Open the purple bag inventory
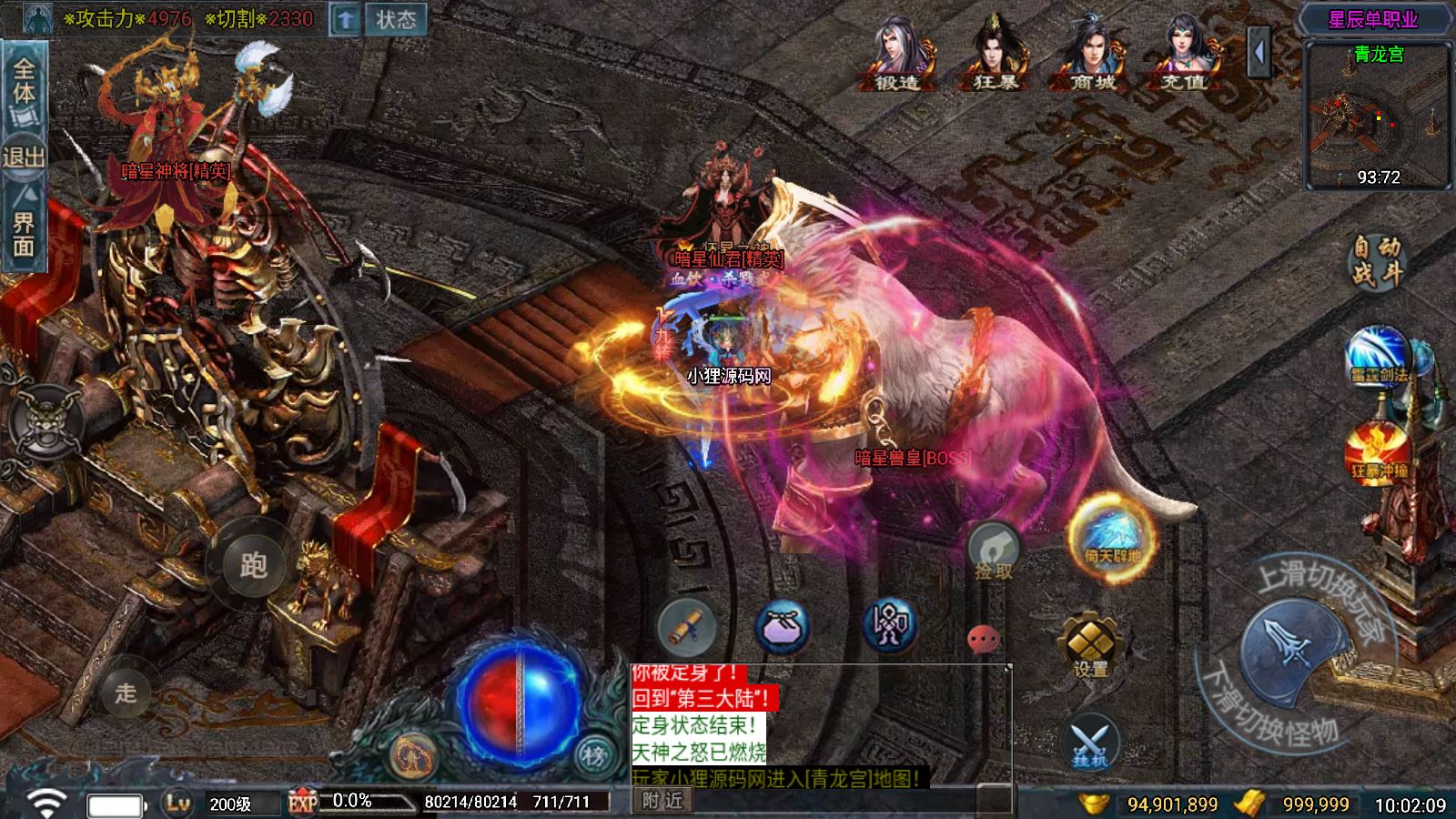The image size is (1456, 819). [784, 627]
